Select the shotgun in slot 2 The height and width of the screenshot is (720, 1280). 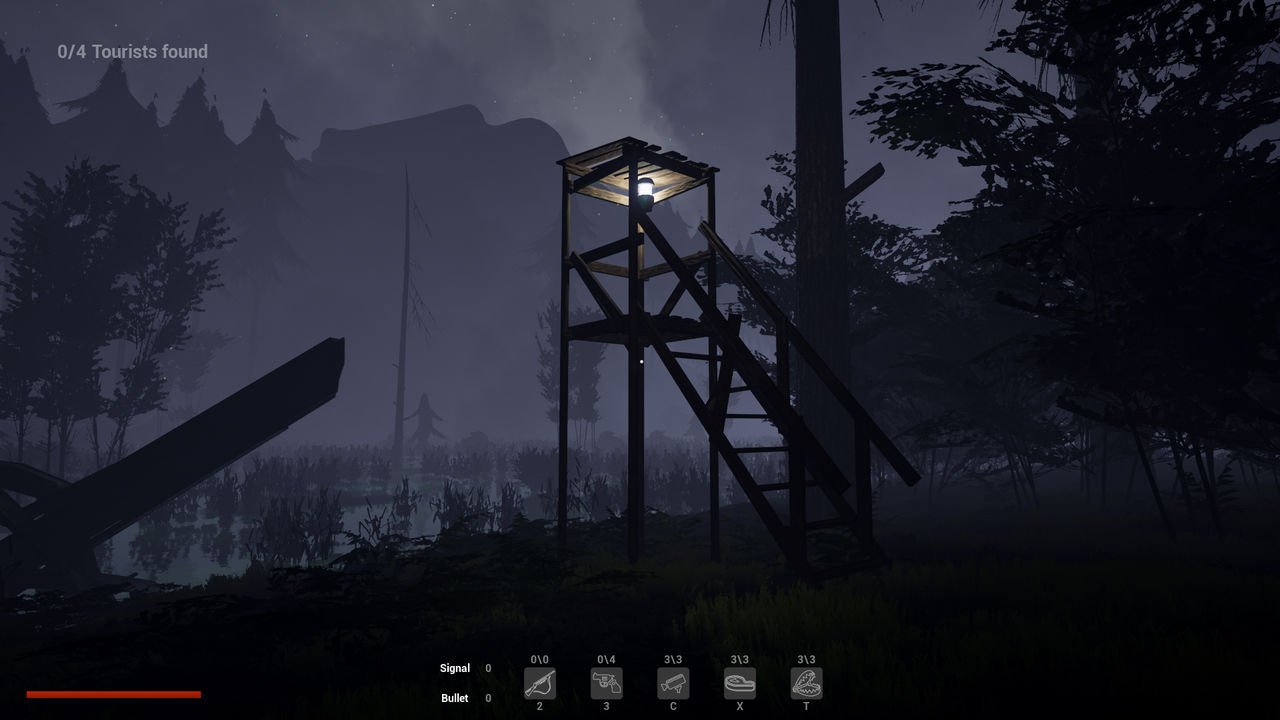coord(539,684)
